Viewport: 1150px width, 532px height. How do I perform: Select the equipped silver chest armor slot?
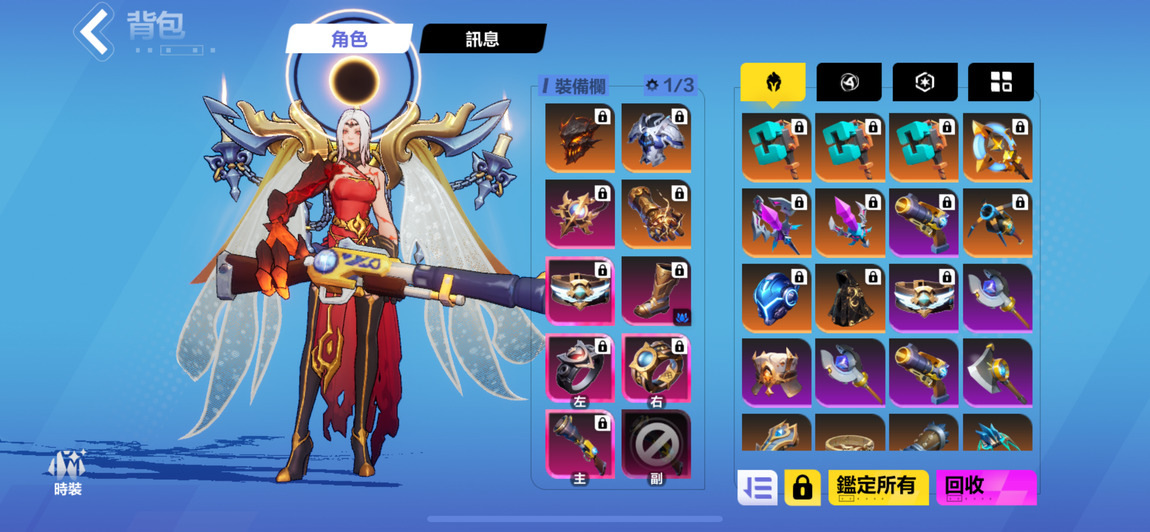[656, 137]
